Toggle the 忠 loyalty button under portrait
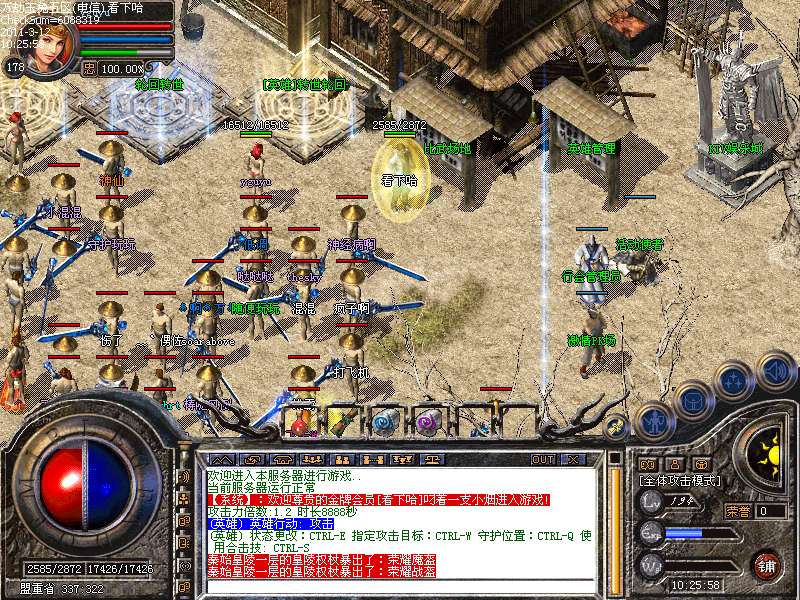 (89, 68)
